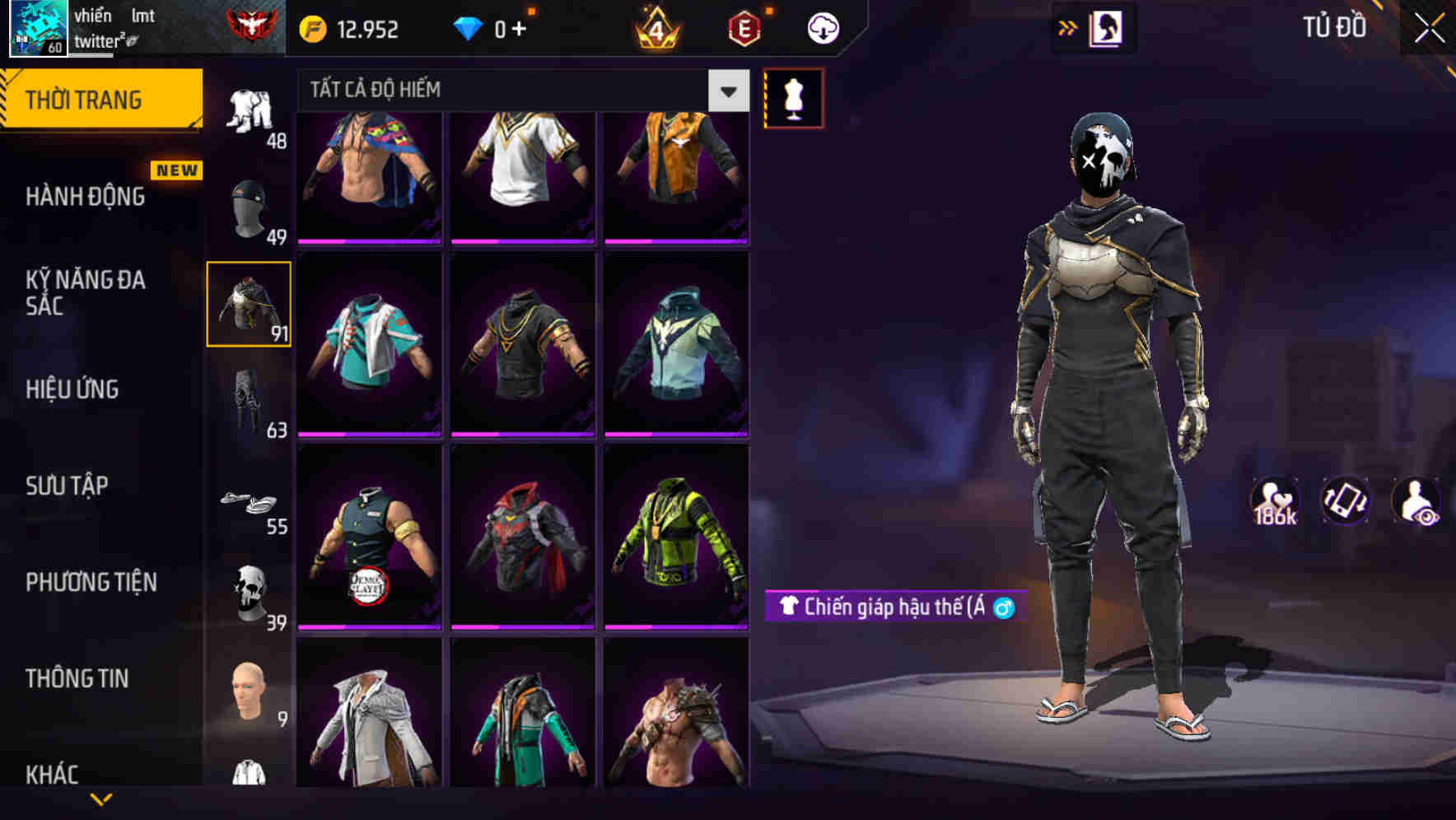This screenshot has width=1456, height=820.
Task: Click the yellow double-chevron quick access arrows
Action: click(x=1066, y=27)
